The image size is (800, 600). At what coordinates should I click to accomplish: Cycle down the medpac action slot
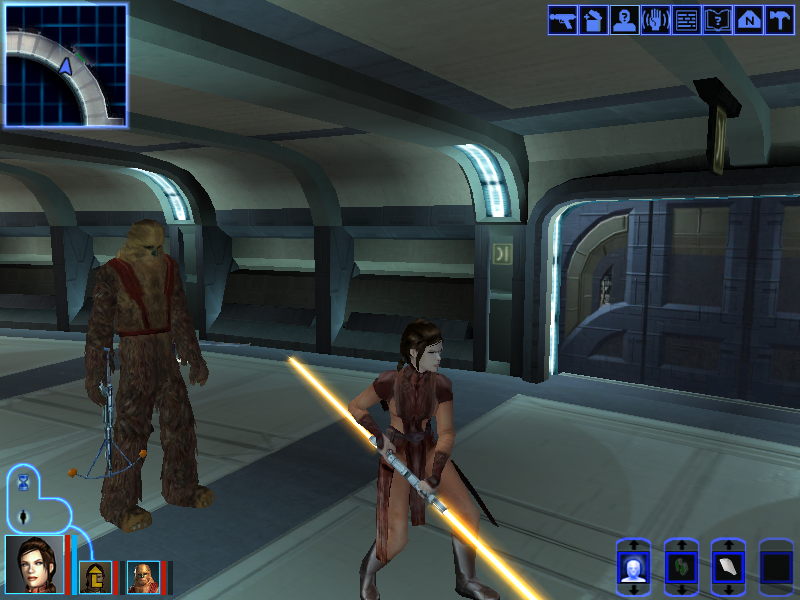[x=681, y=591]
